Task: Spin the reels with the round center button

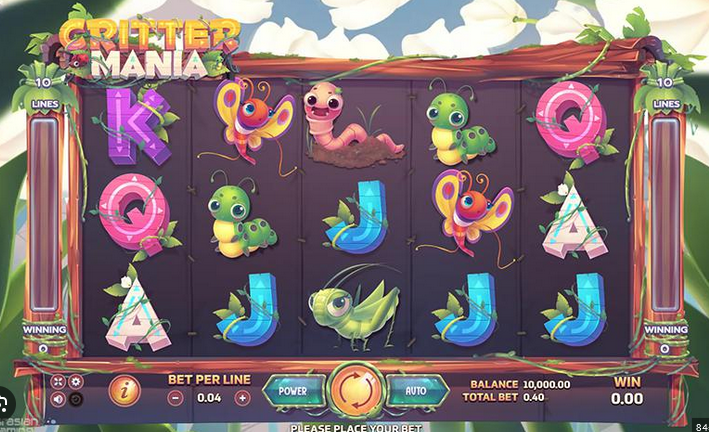Action: 354,389
